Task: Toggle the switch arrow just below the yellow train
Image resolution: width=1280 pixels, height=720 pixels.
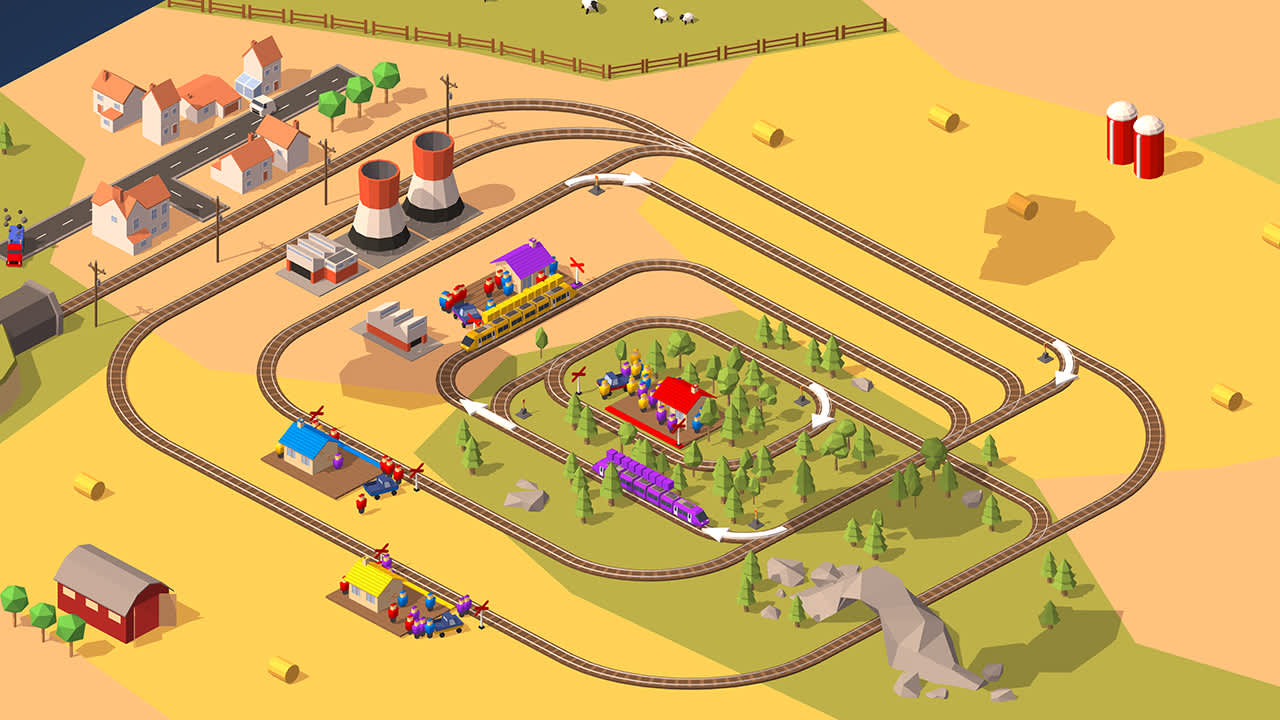Action: tap(487, 413)
